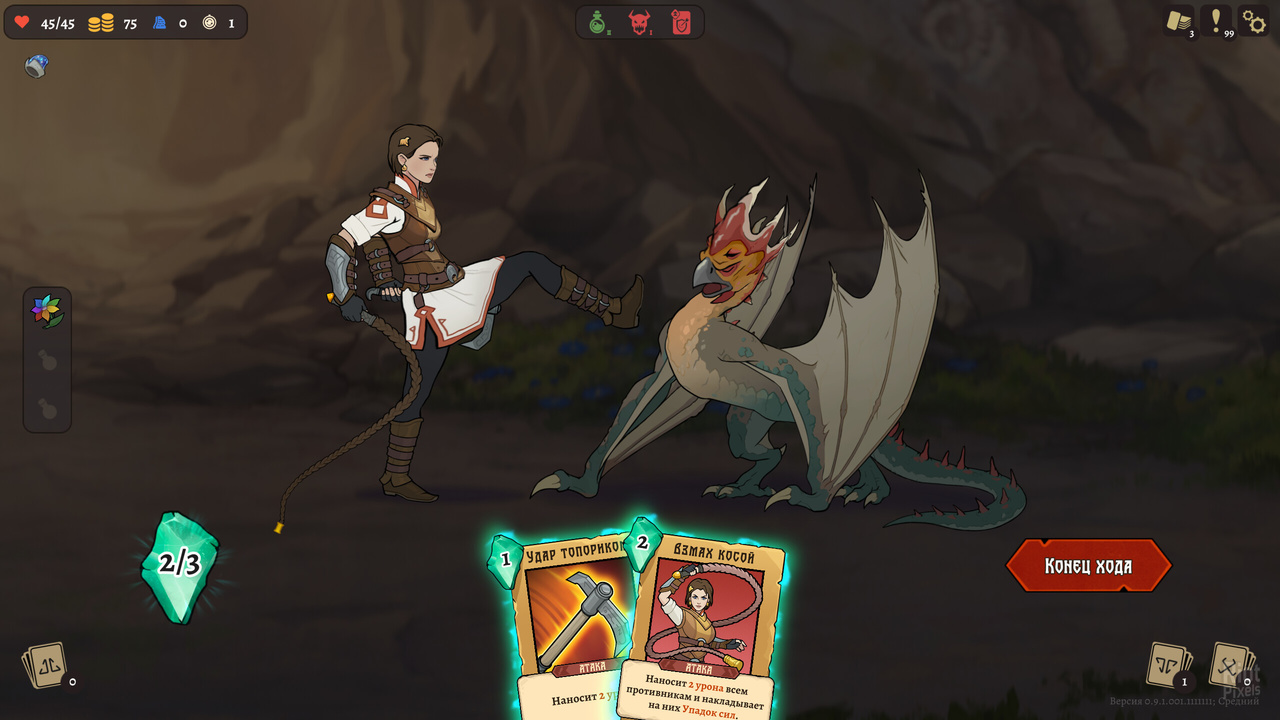Select the rainbow flower artifact in the sidebar

(46, 309)
